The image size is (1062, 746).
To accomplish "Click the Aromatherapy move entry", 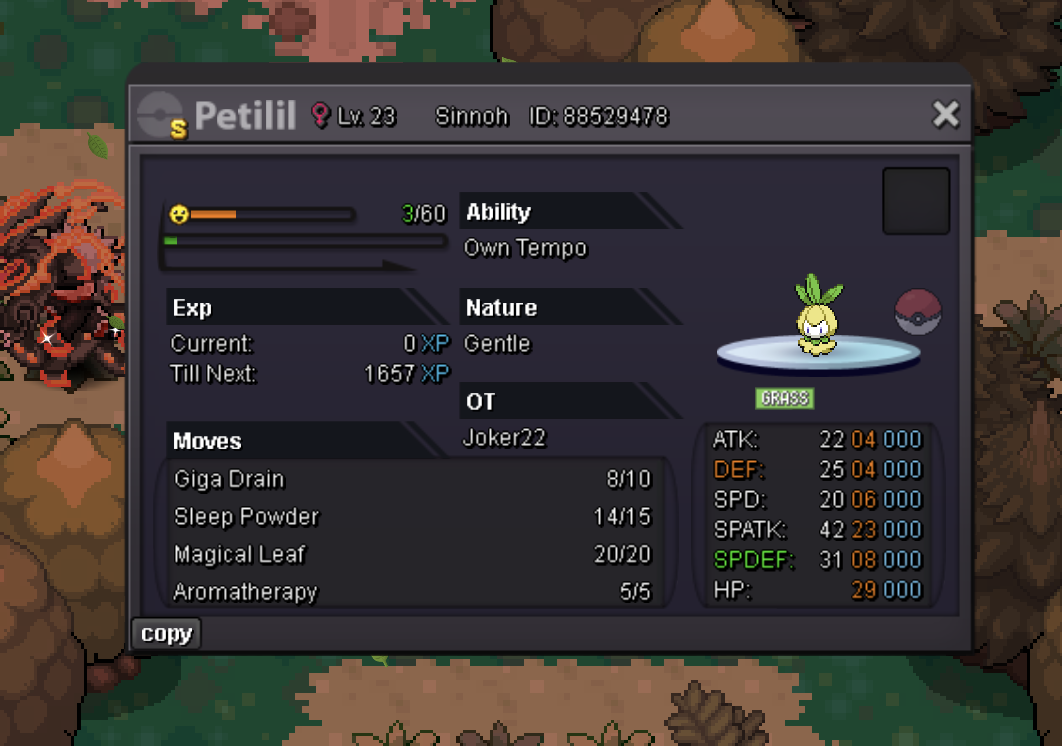I will 412,592.
